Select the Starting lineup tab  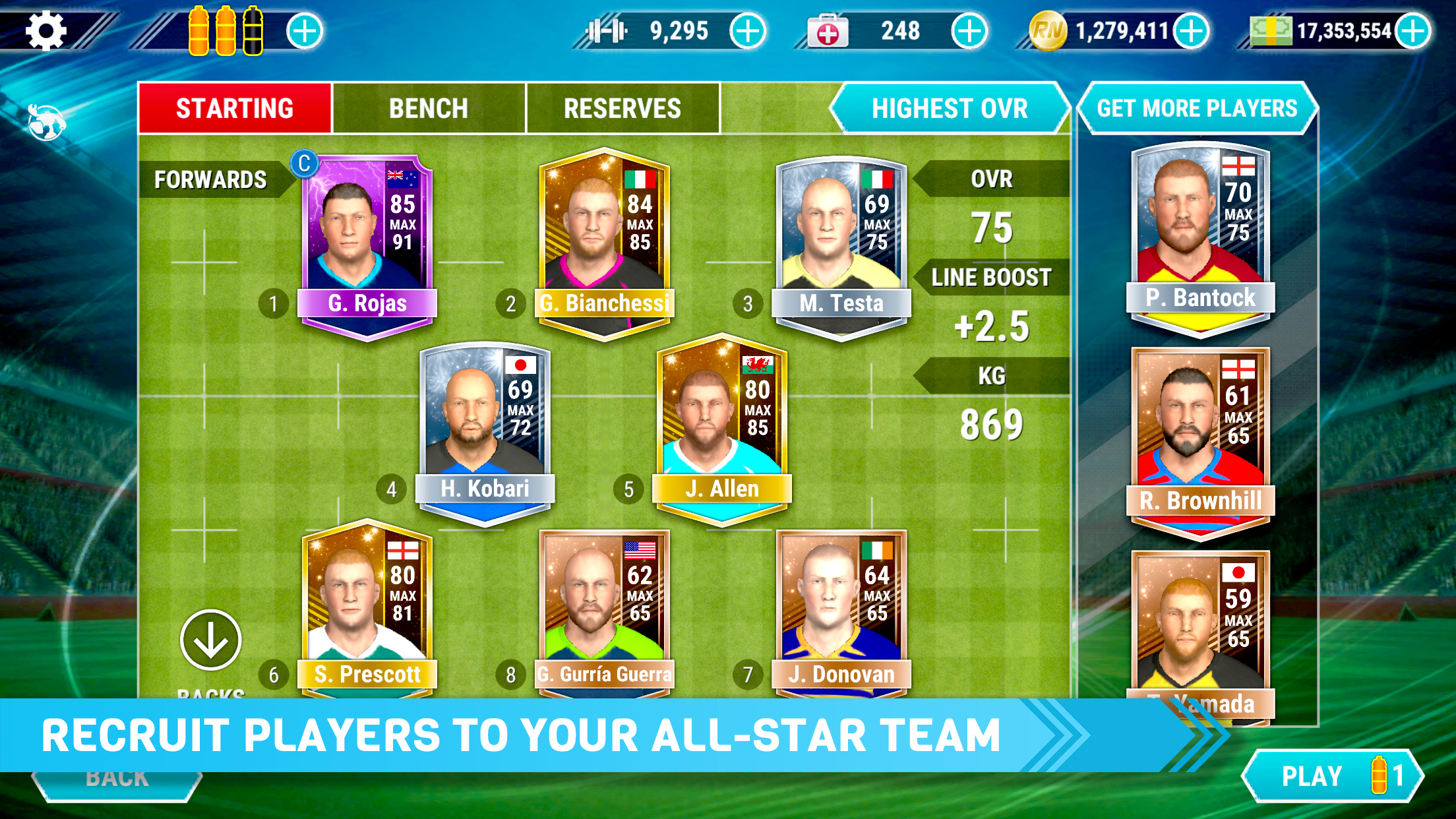tap(235, 108)
